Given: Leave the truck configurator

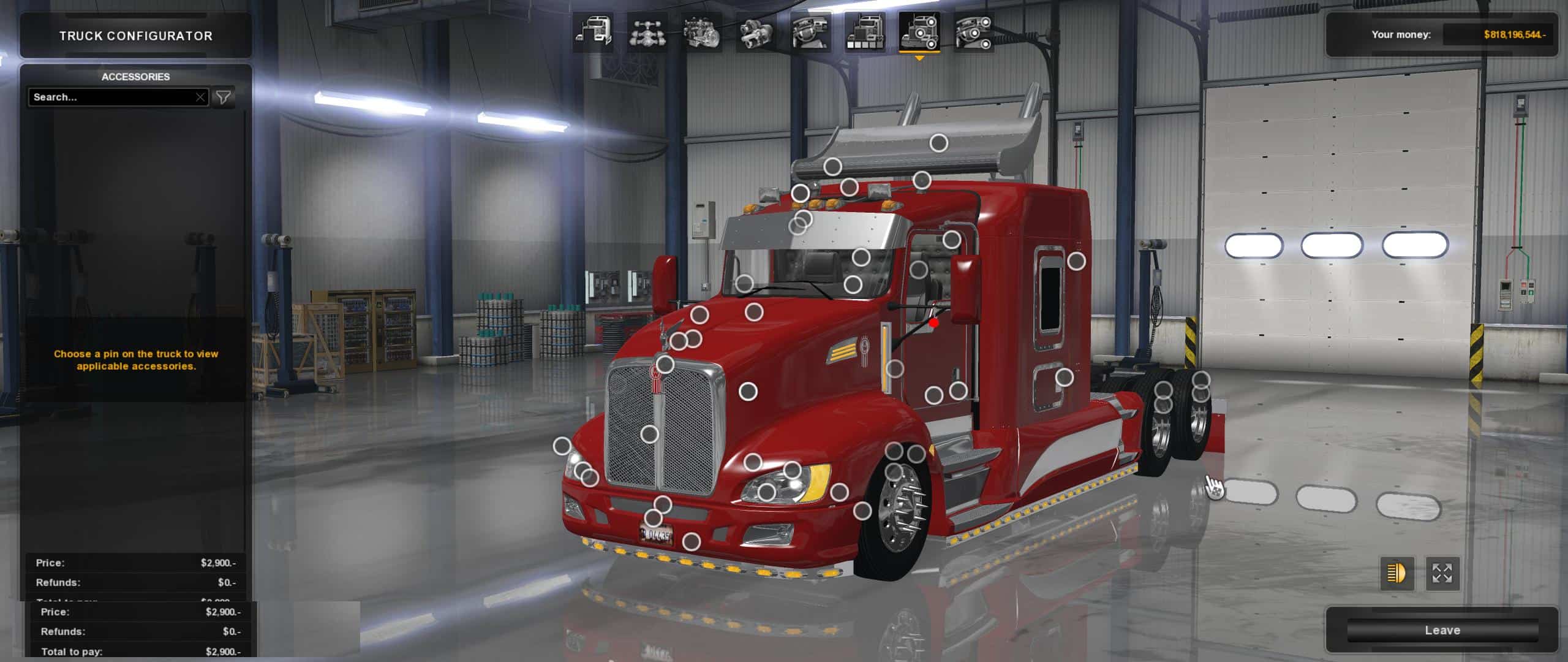Looking at the screenshot, I should click(1442, 630).
